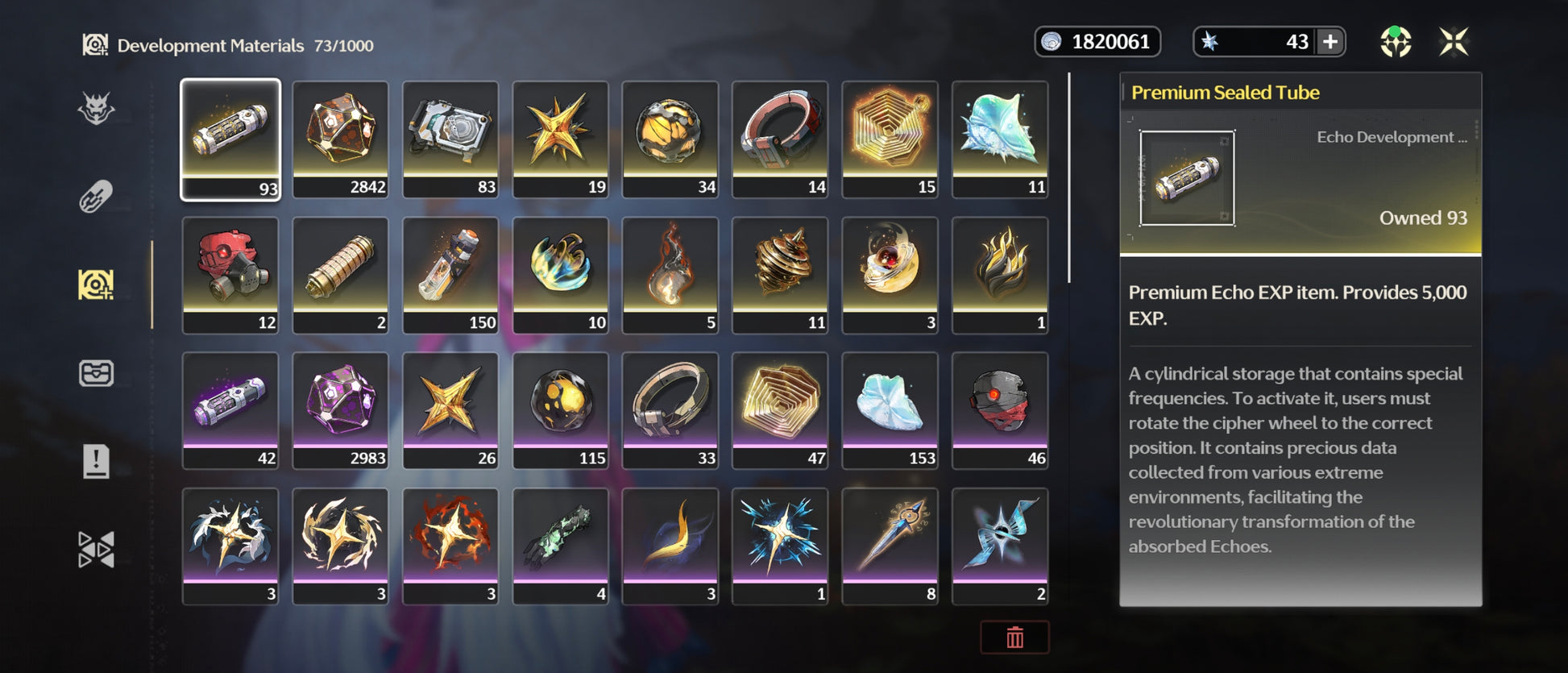The width and height of the screenshot is (1568, 673).
Task: Select the glass vial item with 150
Action: tap(450, 275)
